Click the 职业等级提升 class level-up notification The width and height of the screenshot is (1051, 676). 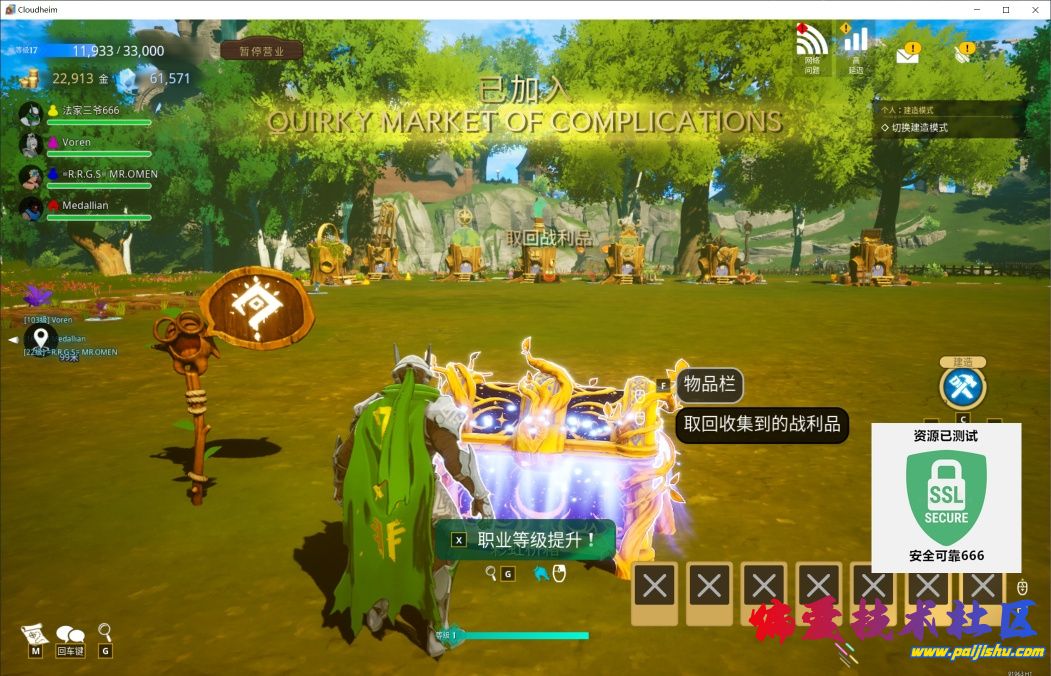pyautogui.click(x=526, y=540)
